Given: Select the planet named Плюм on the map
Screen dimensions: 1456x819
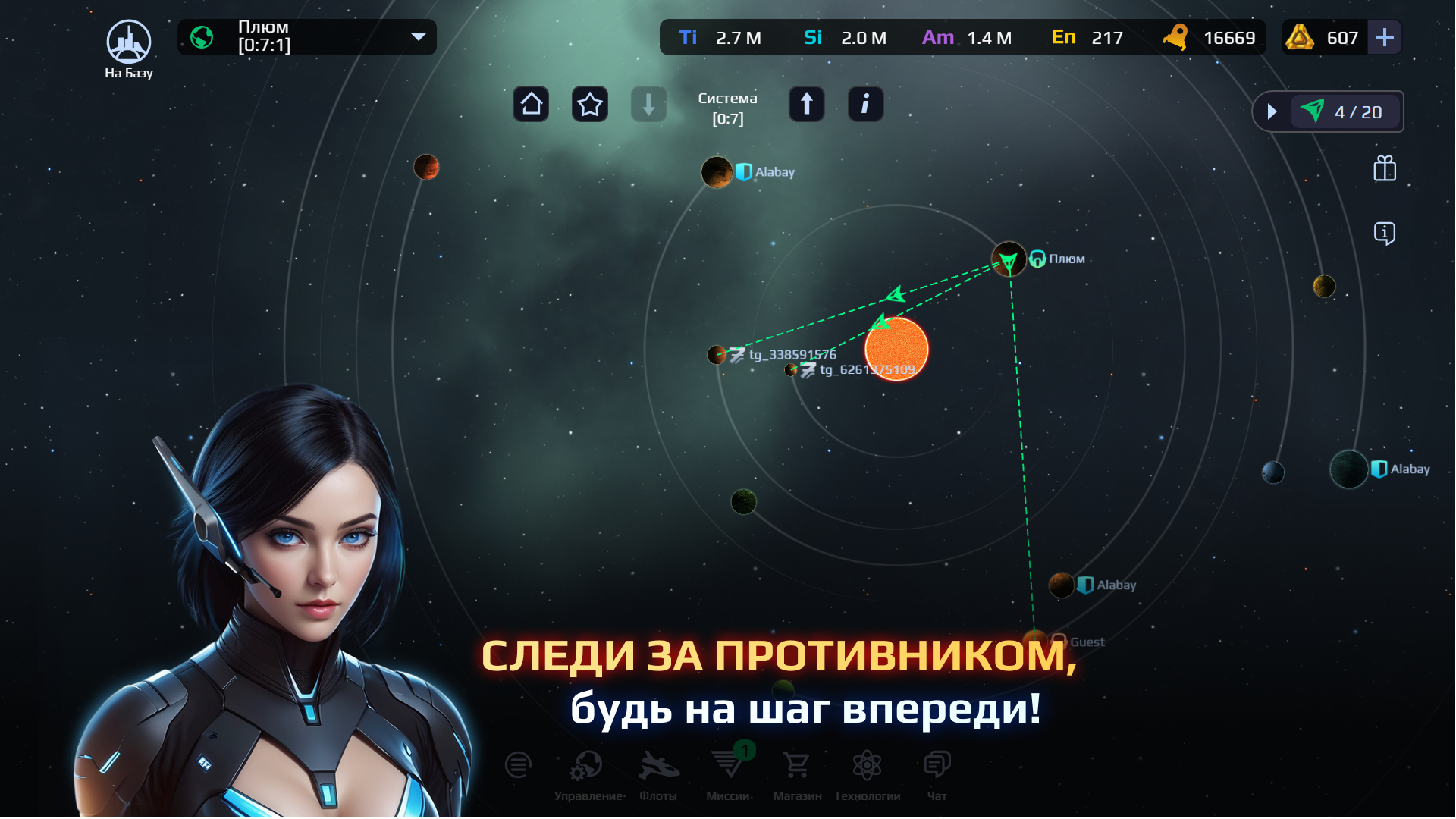Looking at the screenshot, I should point(1008,259).
